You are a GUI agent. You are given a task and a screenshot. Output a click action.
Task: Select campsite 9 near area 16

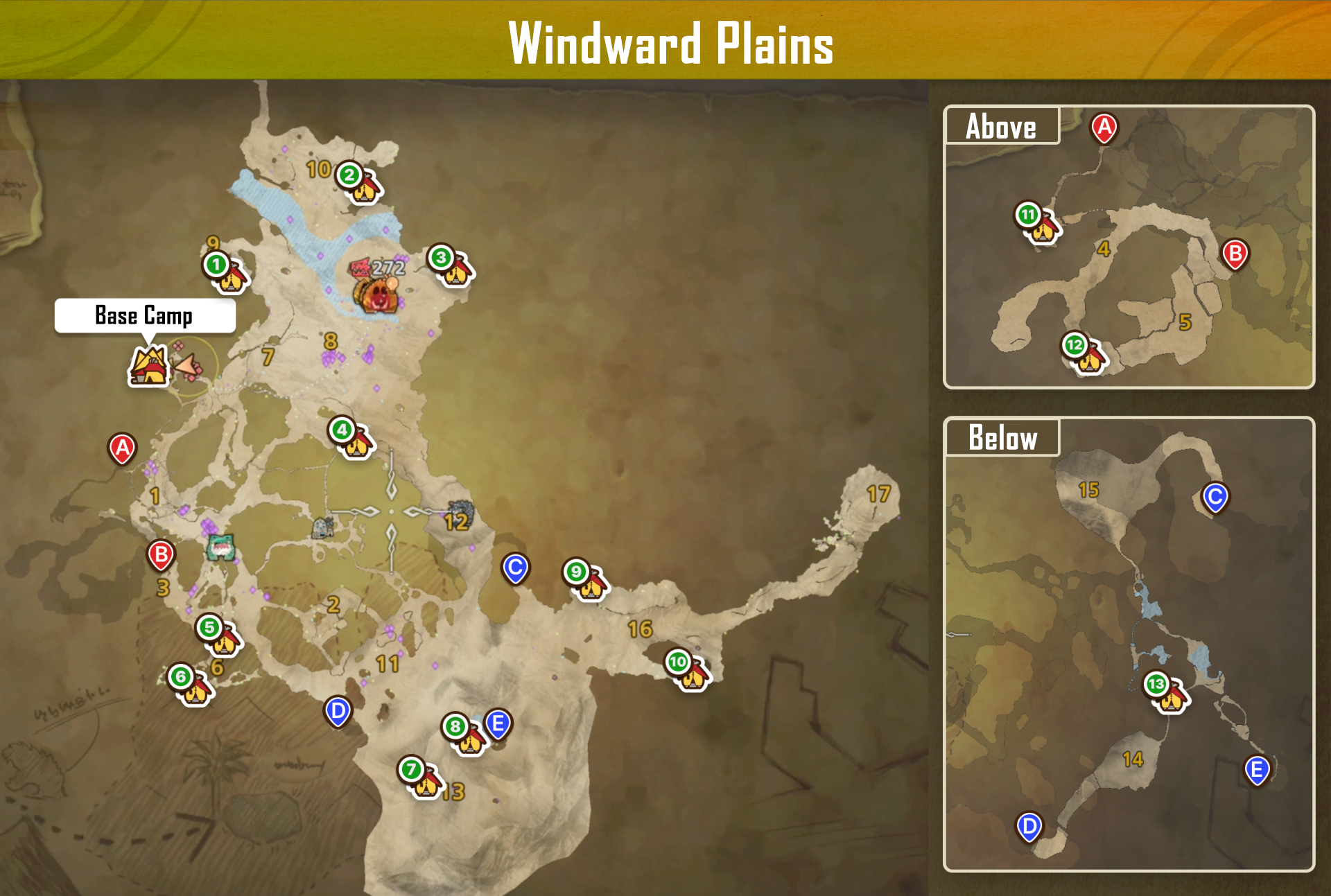[x=586, y=579]
